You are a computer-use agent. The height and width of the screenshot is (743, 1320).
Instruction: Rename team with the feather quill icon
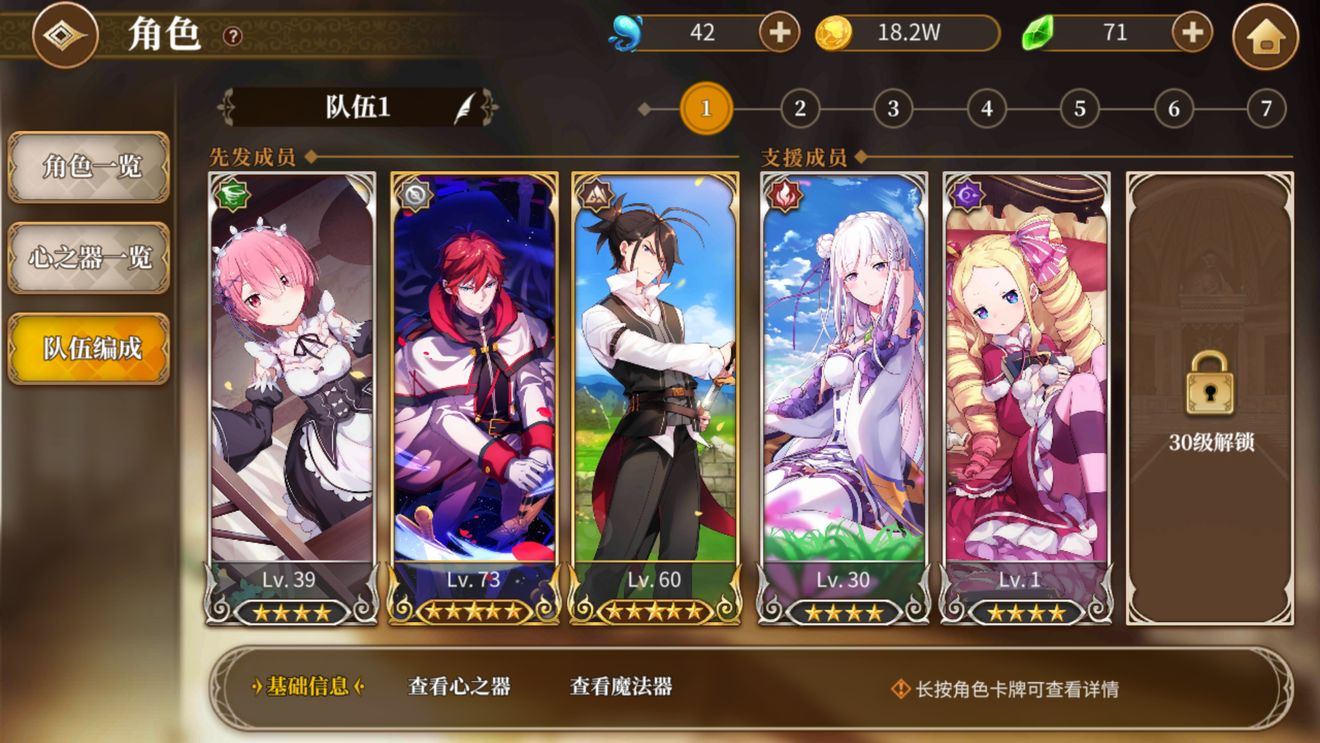pyautogui.click(x=466, y=108)
